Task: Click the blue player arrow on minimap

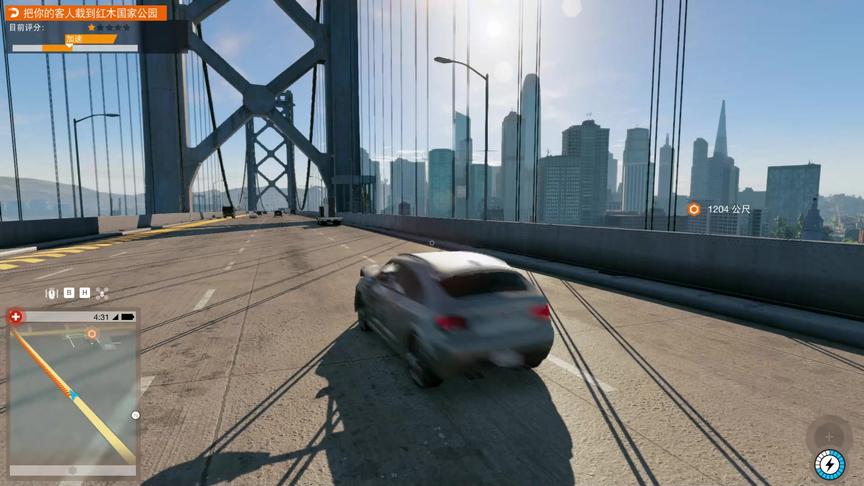Action: pos(73,395)
